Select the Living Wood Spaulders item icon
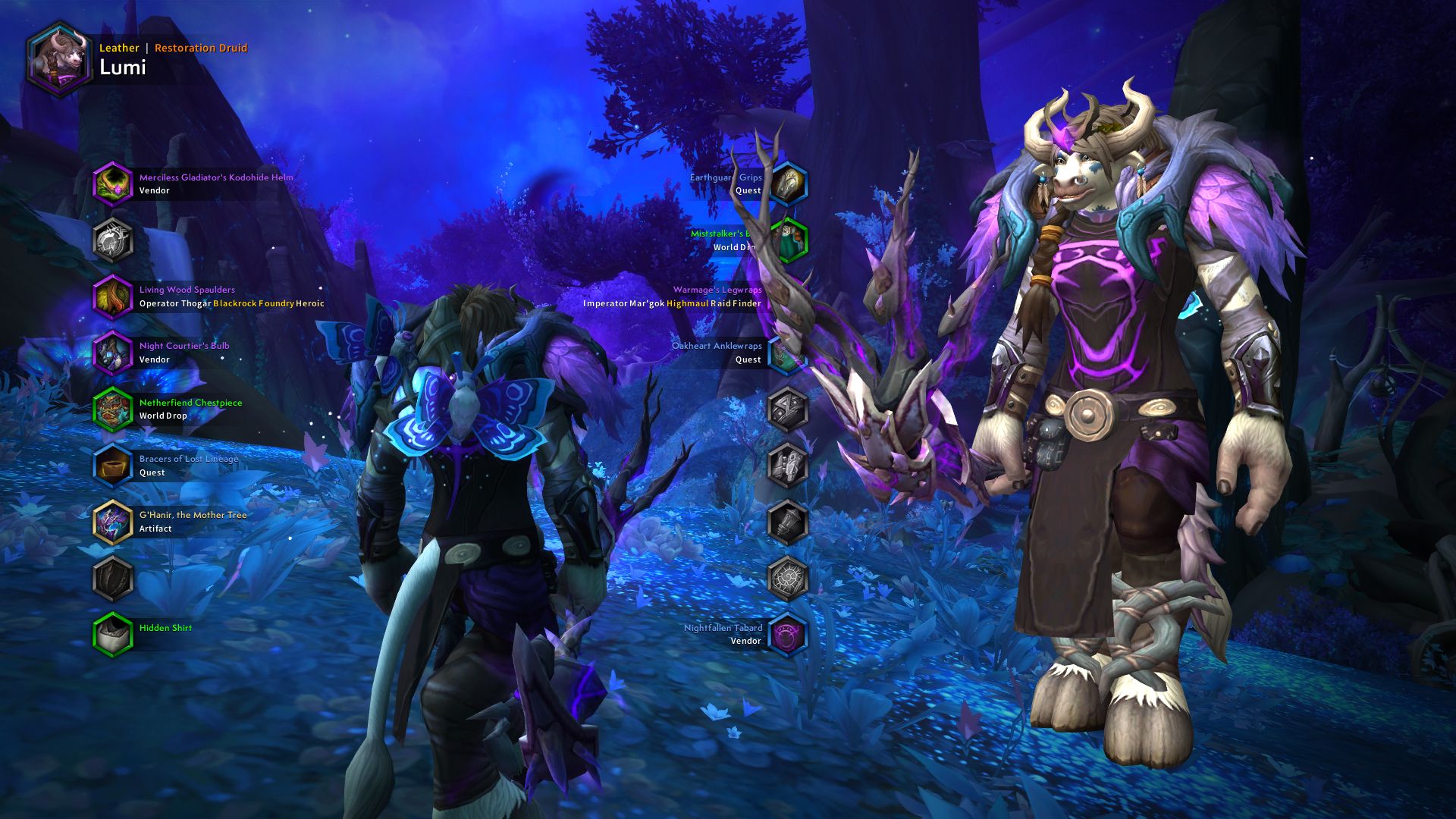 pos(114,297)
